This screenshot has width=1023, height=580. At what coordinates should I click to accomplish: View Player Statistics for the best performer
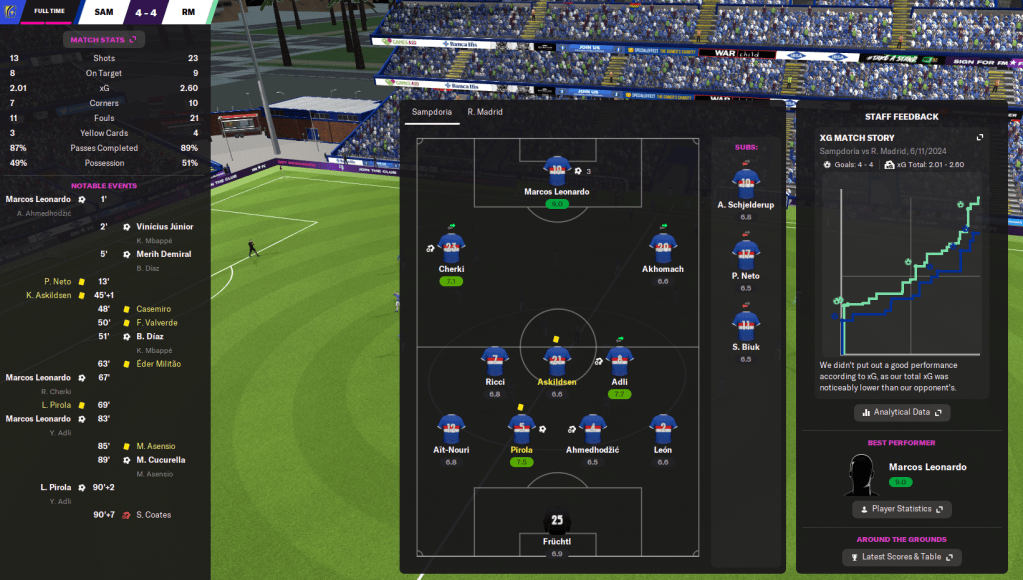click(x=901, y=510)
